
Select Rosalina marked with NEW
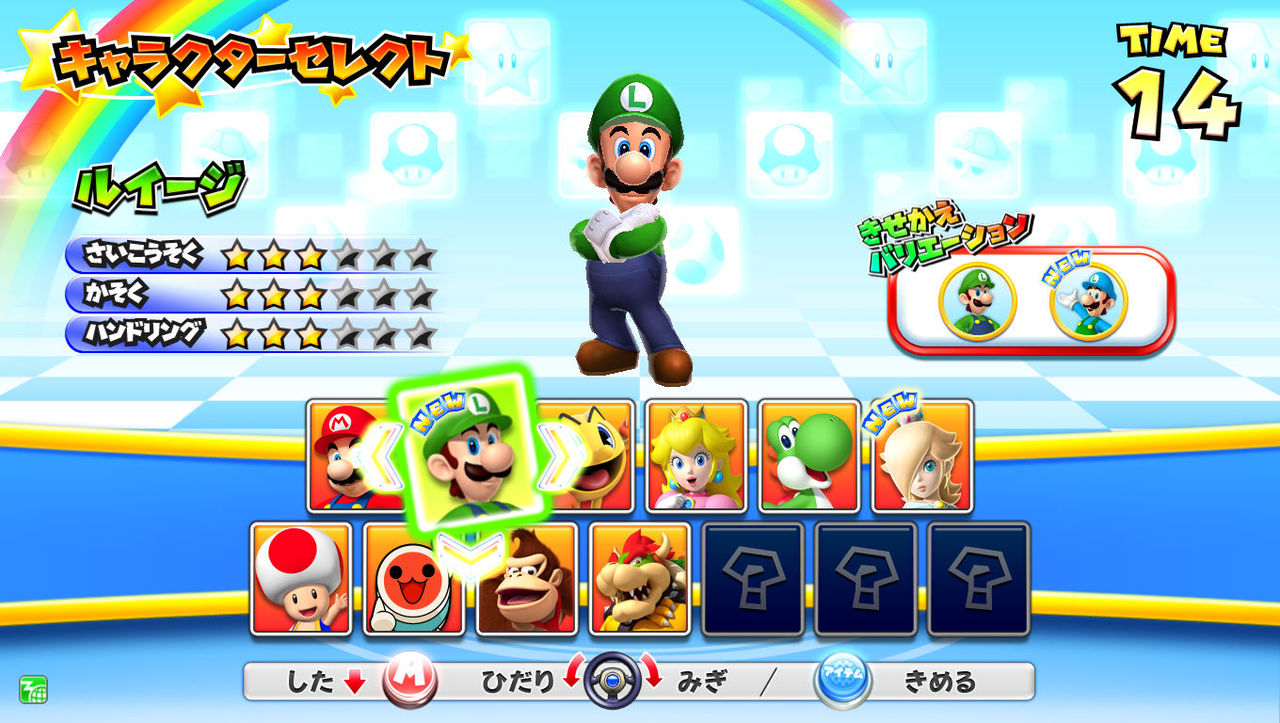pyautogui.click(x=925, y=457)
